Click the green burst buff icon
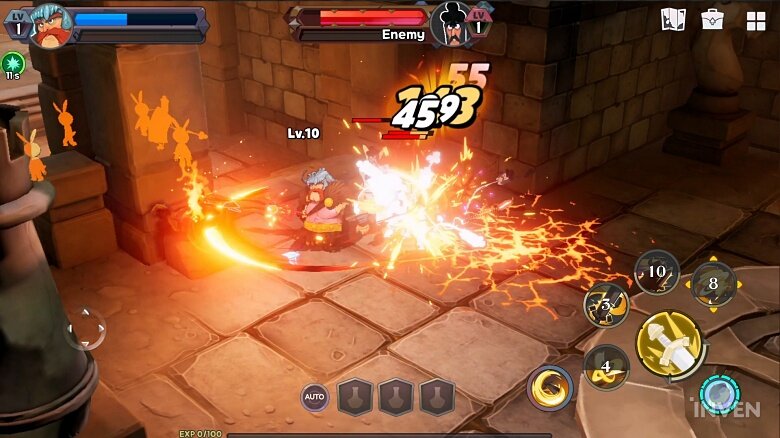Image resolution: width=780 pixels, height=438 pixels. tap(13, 61)
